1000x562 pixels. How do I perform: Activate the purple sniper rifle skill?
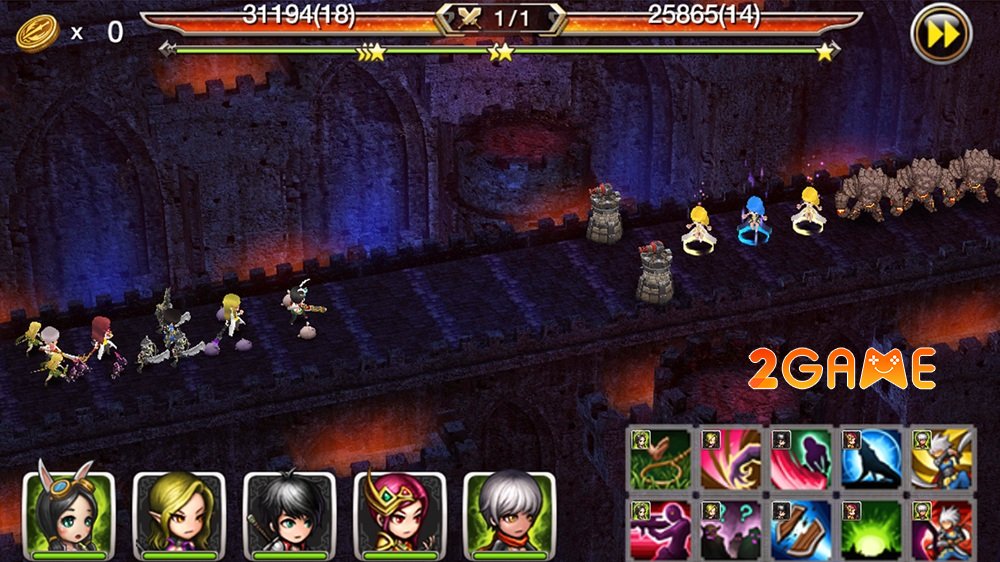(660, 529)
